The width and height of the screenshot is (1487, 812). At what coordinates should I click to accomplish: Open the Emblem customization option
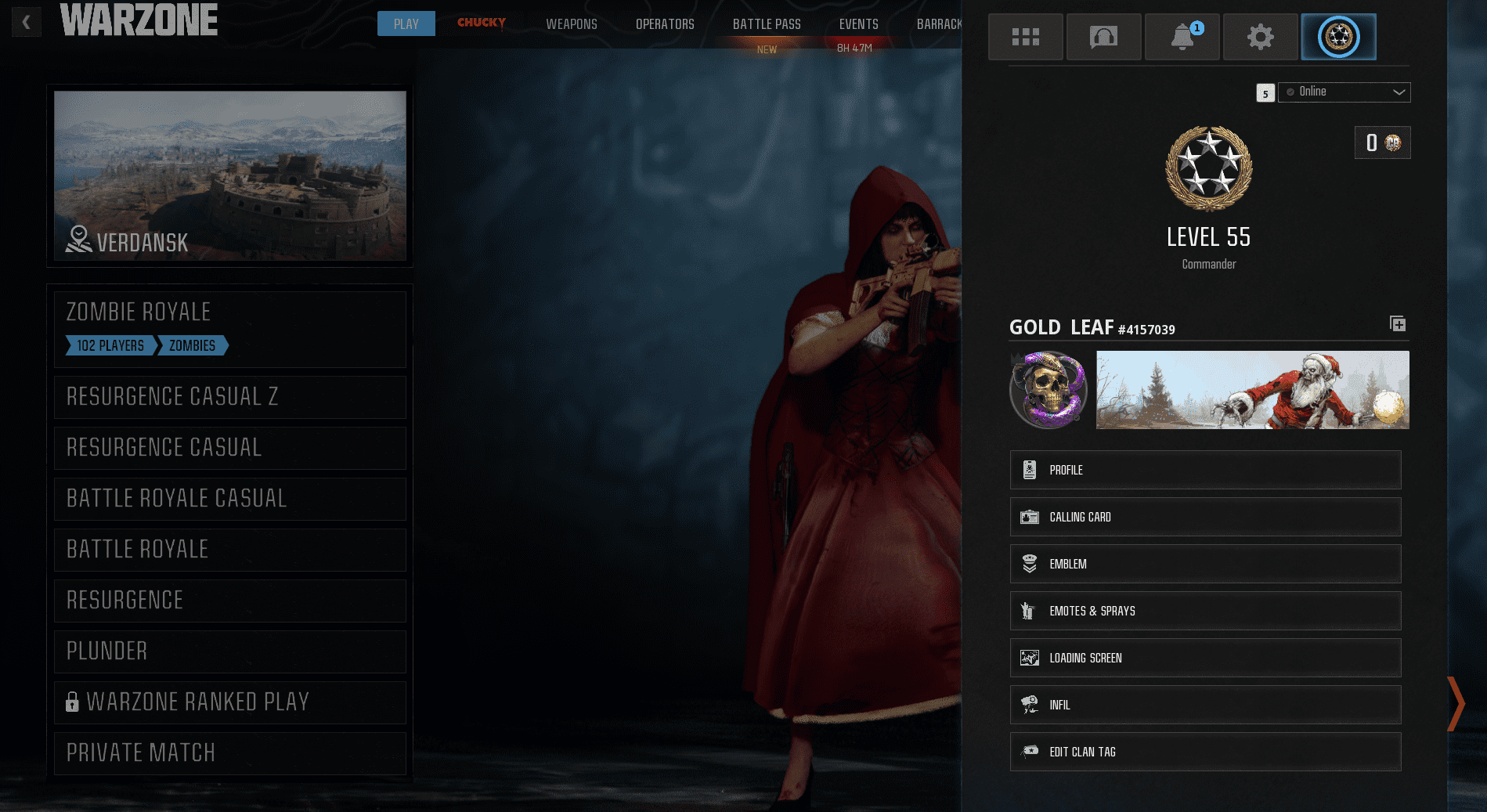pyautogui.click(x=1204, y=564)
